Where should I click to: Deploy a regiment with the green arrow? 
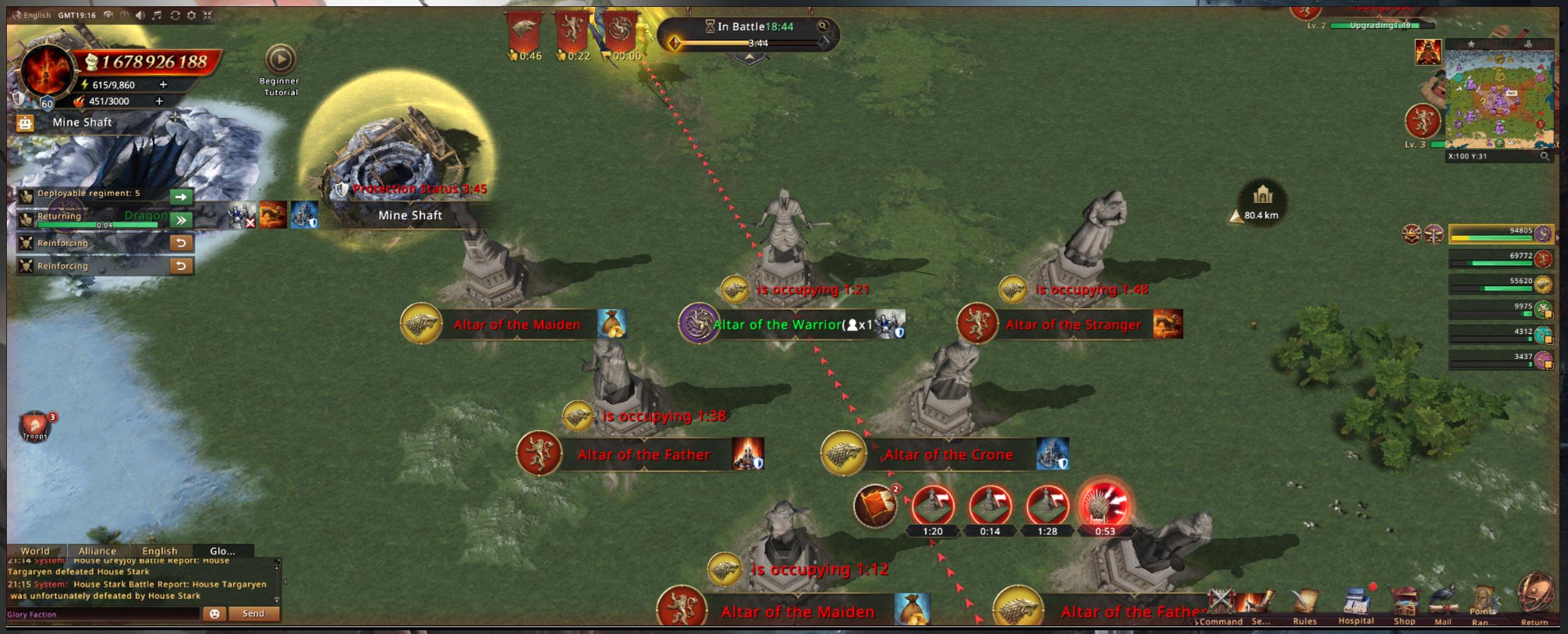(x=181, y=197)
